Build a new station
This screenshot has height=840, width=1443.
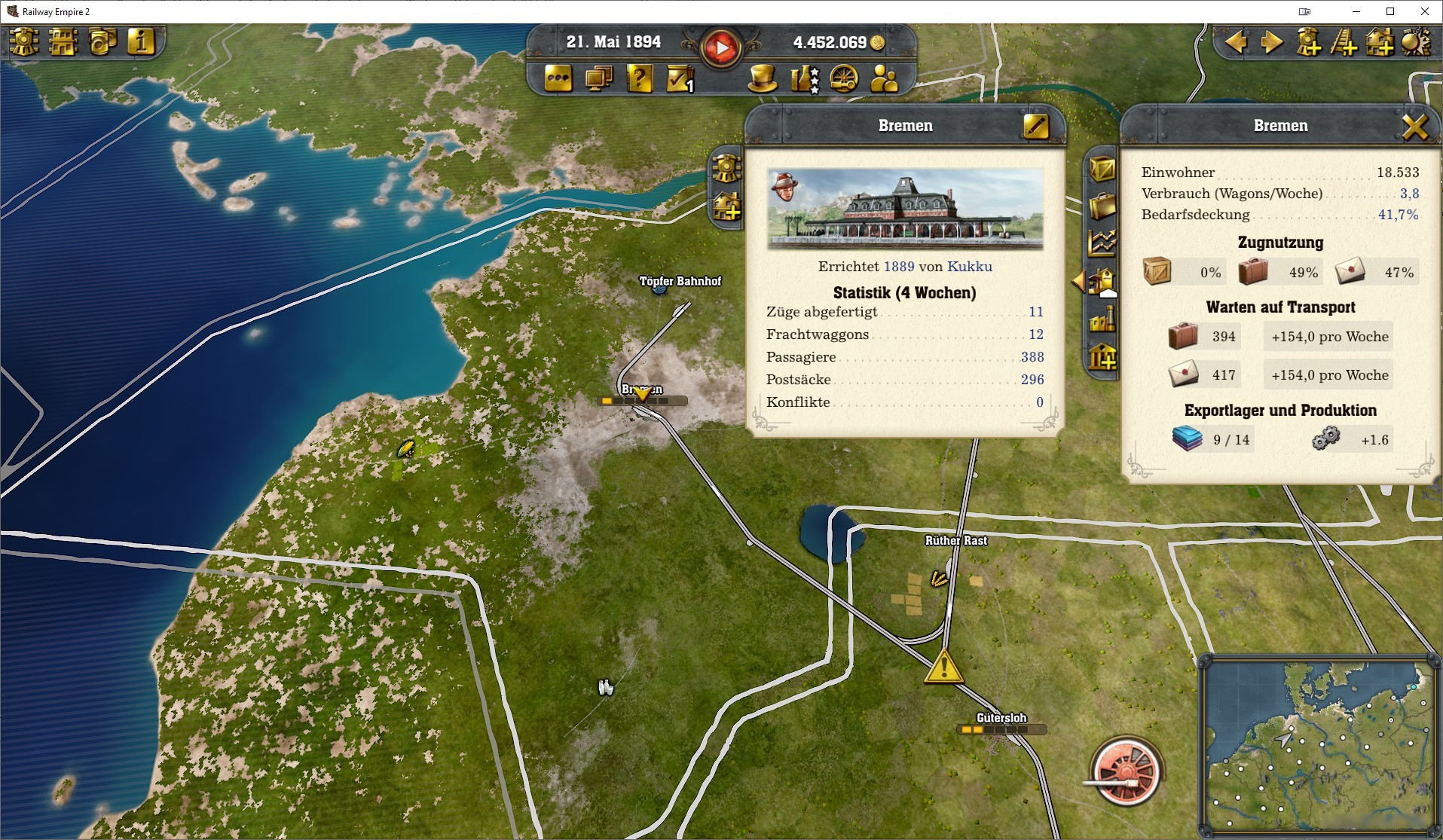pos(1380,43)
